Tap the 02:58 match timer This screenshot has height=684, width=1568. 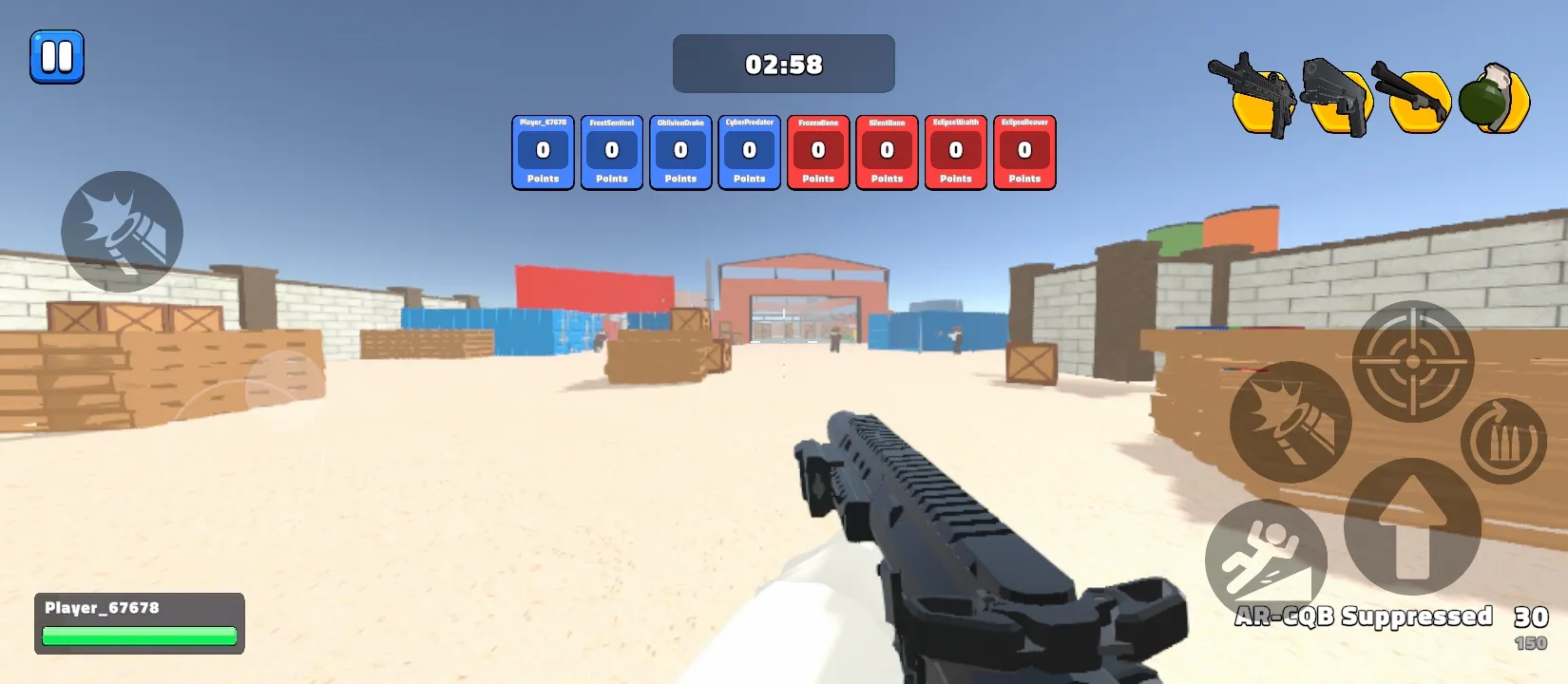(x=782, y=64)
